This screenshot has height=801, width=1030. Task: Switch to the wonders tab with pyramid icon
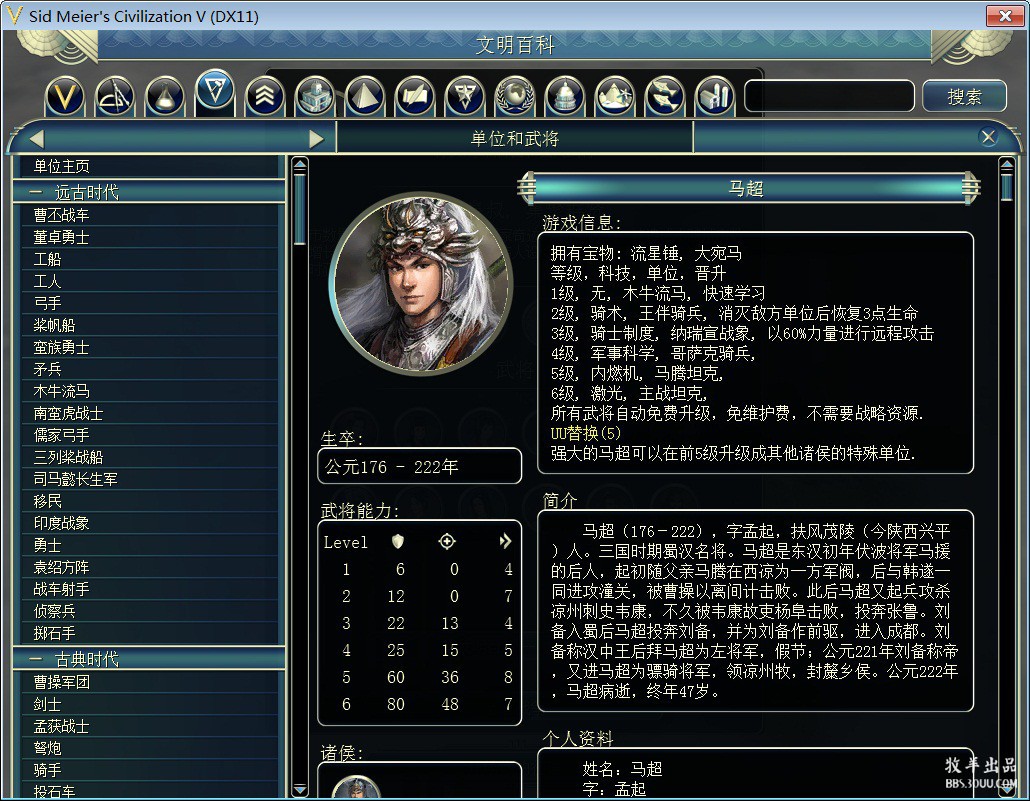(x=365, y=96)
